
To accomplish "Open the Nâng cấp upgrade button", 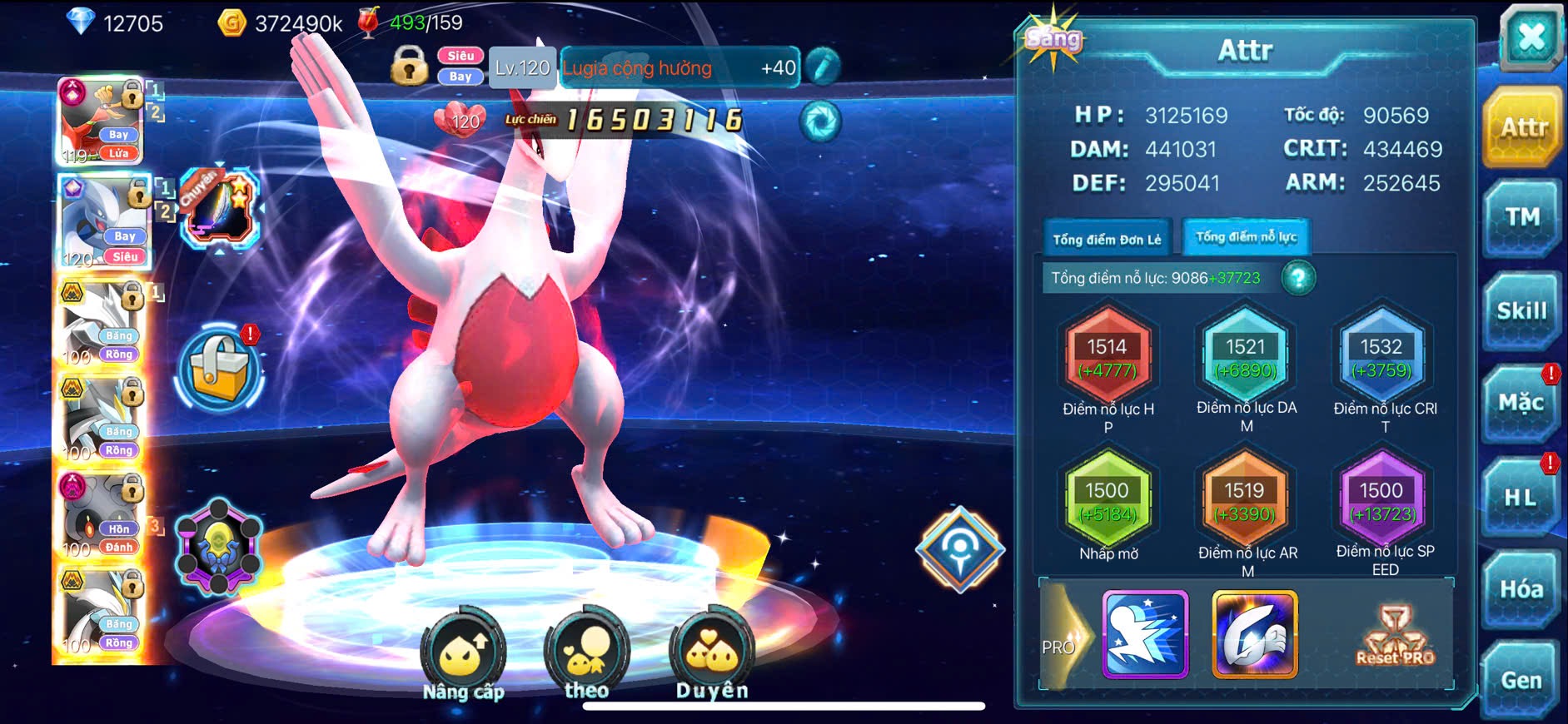I will coord(463,657).
